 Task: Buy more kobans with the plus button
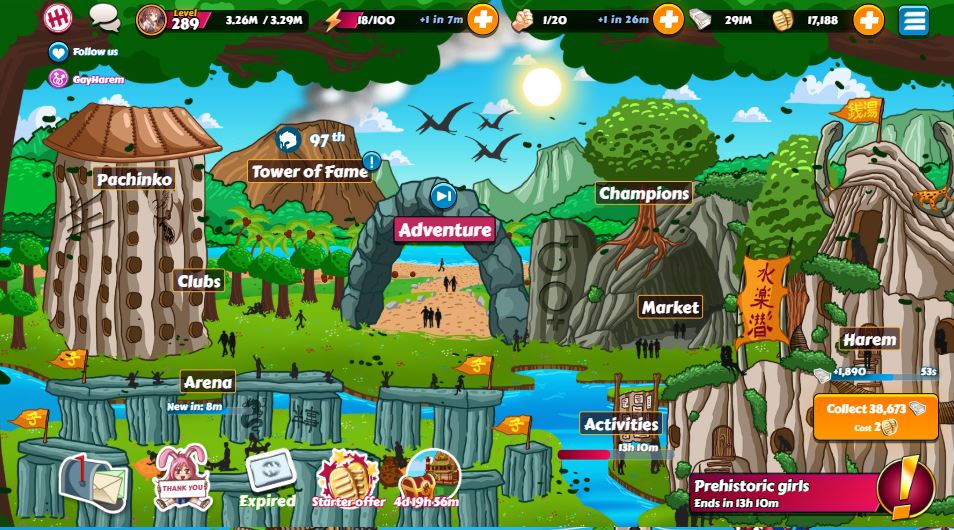[868, 20]
